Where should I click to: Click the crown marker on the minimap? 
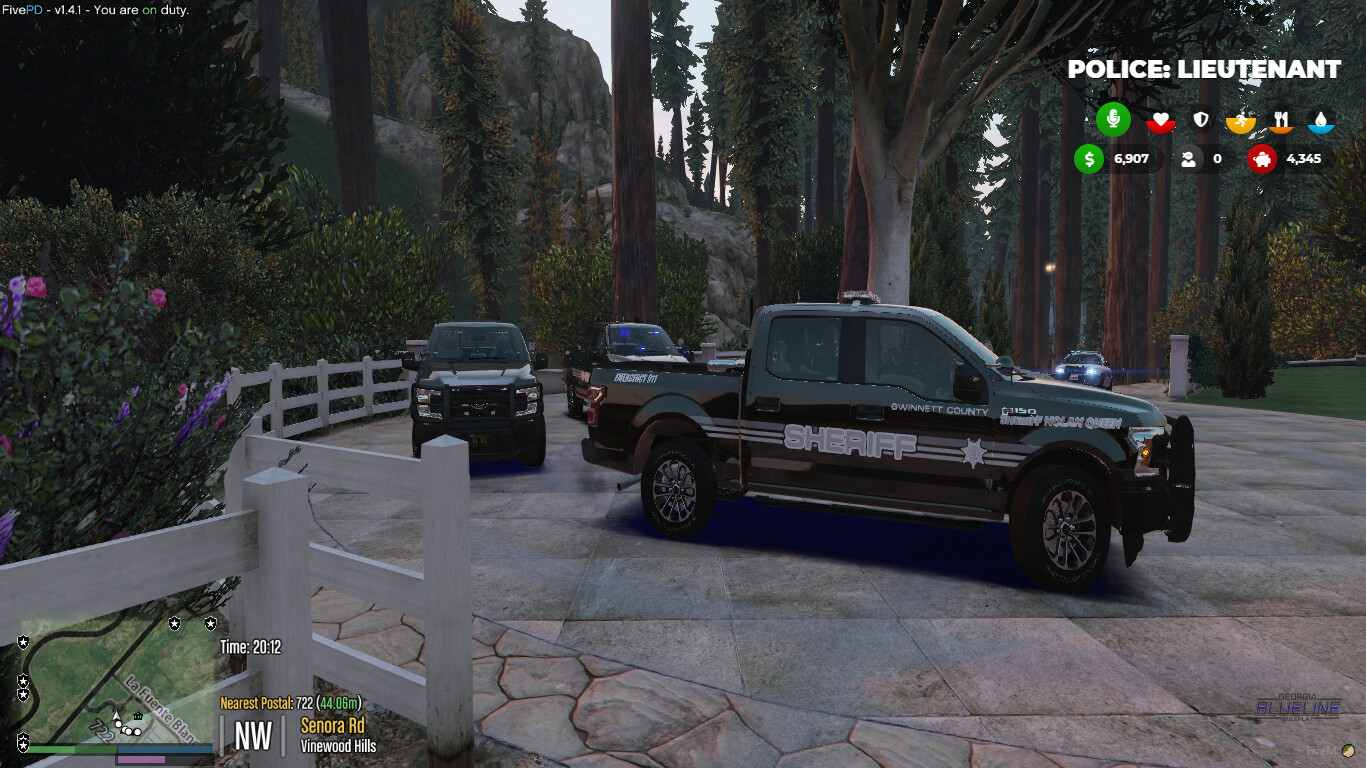pyautogui.click(x=137, y=717)
